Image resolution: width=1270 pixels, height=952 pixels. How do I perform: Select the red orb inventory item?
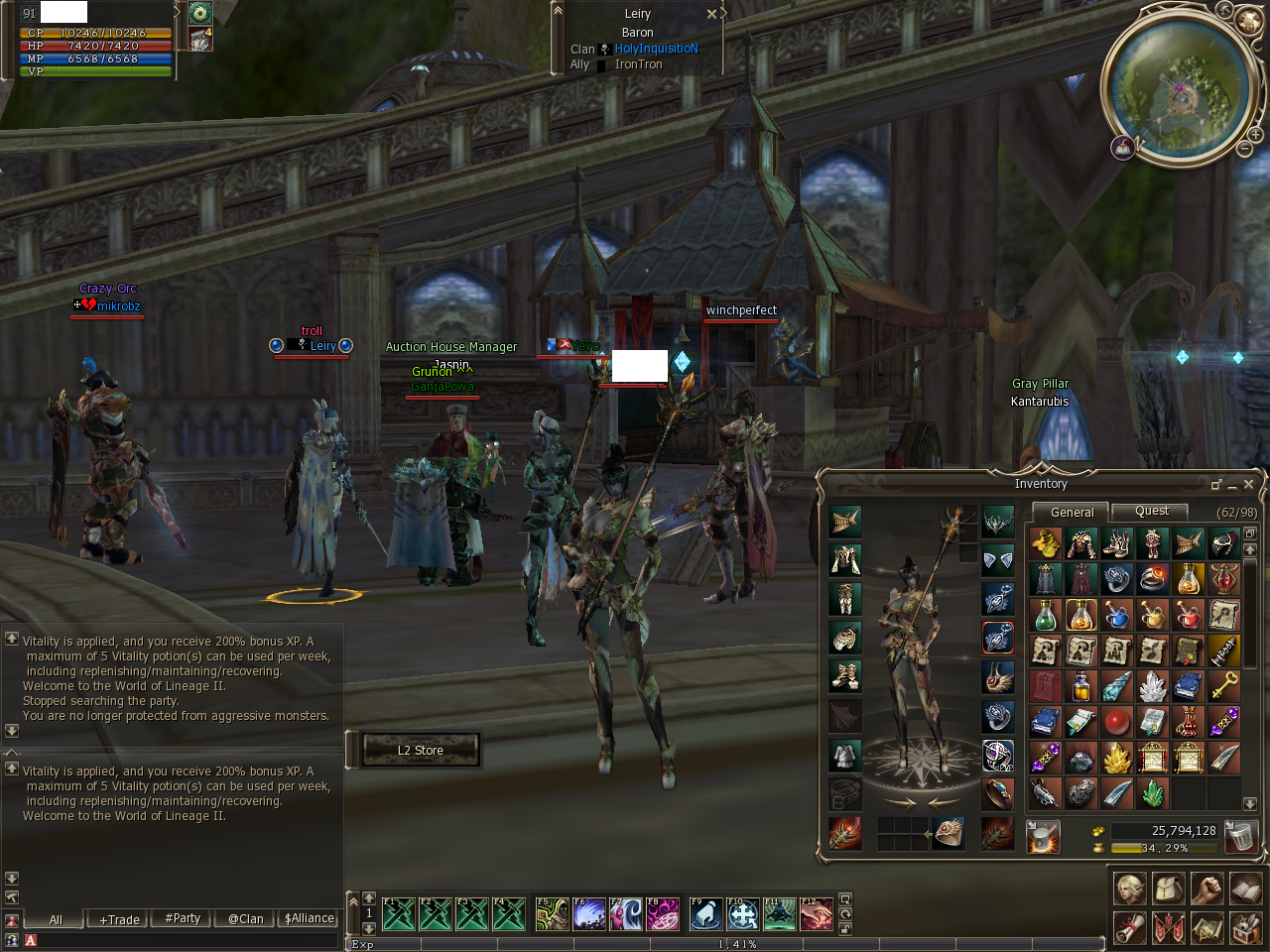(1116, 722)
